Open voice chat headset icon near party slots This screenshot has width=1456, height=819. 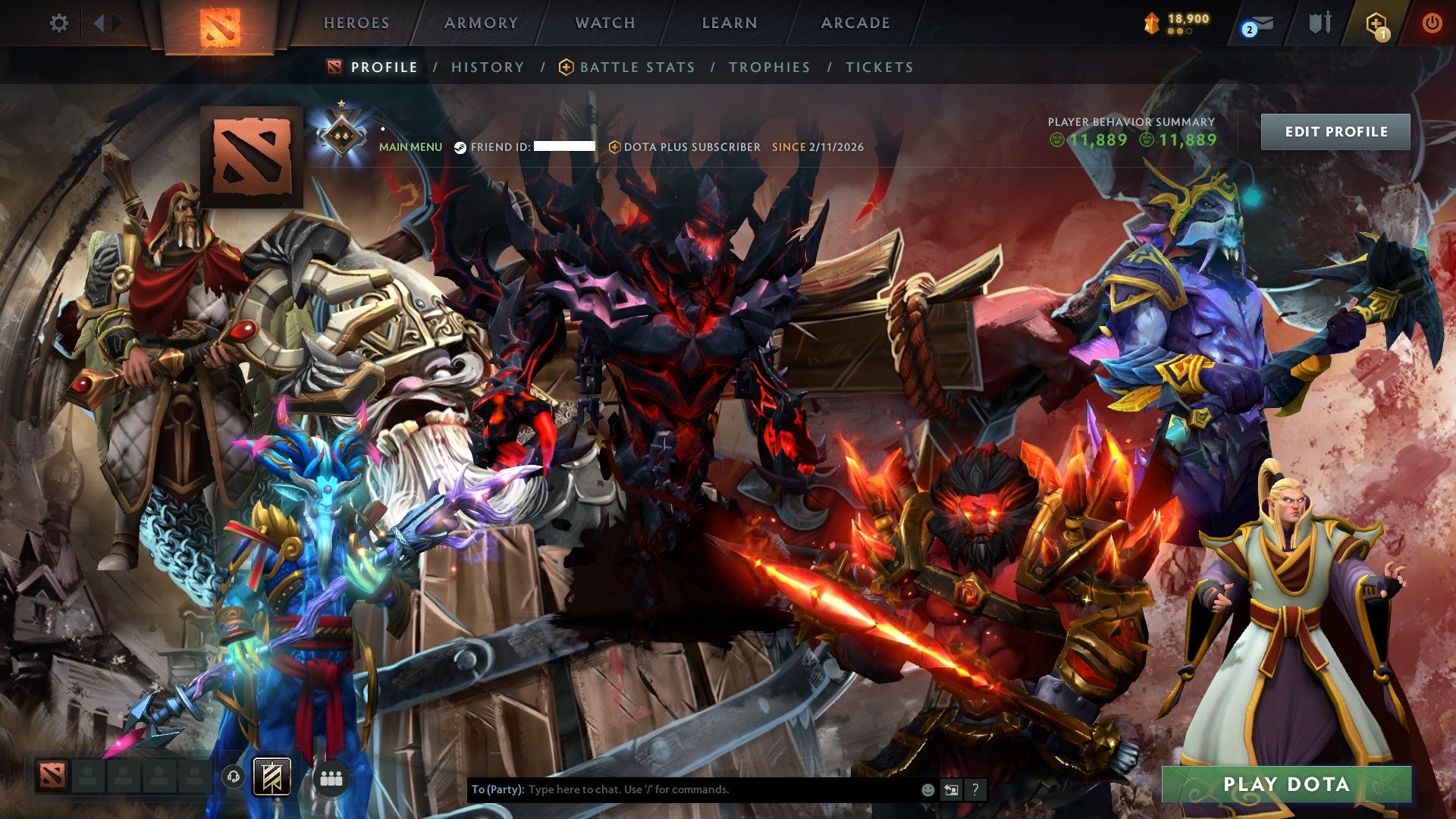click(x=233, y=777)
